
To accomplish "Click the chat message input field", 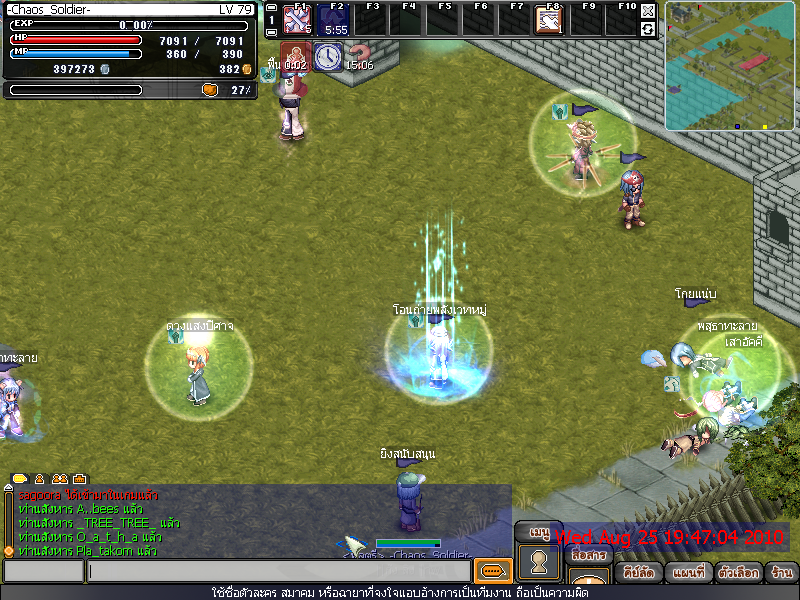I will coord(278,571).
